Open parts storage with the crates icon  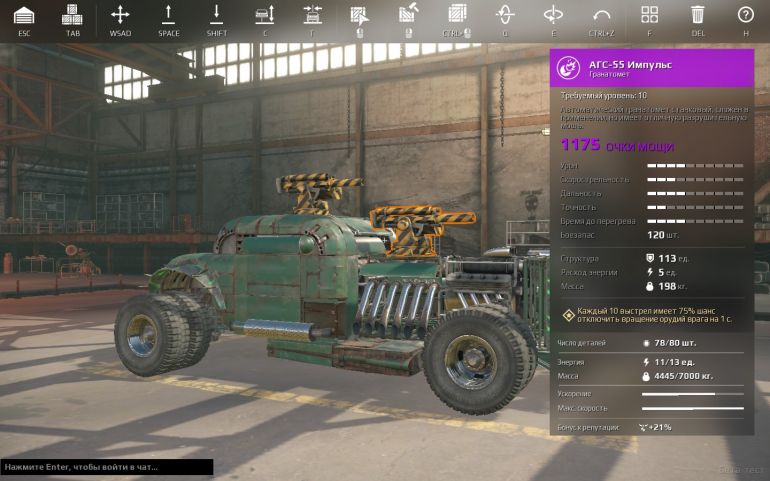(72, 15)
